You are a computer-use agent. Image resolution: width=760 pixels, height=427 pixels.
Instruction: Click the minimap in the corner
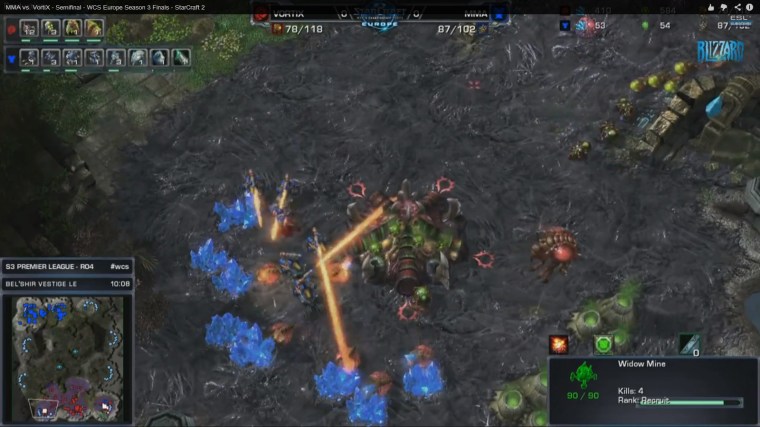[x=67, y=357]
